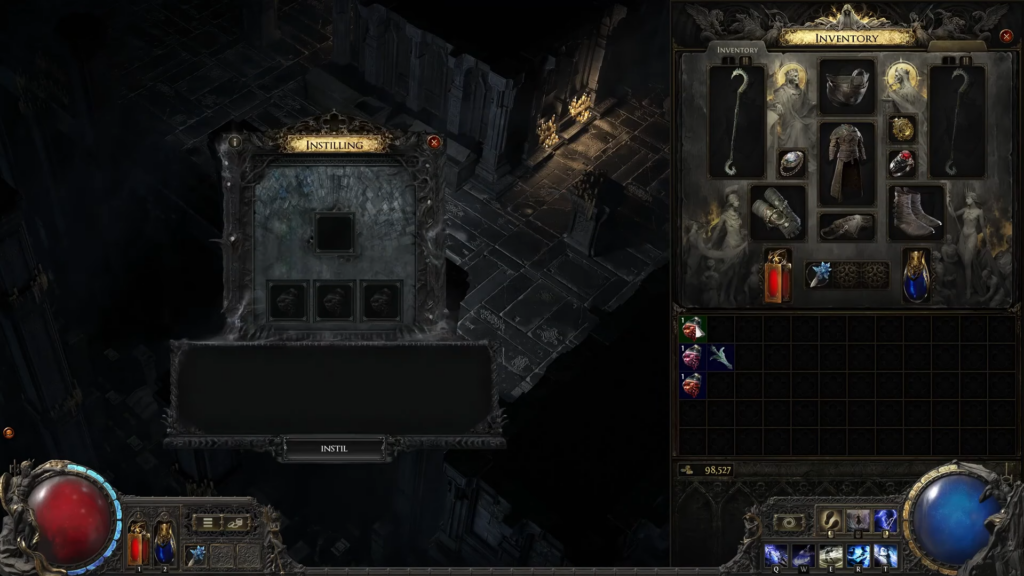
Task: Select the grey leaf item in backpack
Action: click(x=720, y=357)
